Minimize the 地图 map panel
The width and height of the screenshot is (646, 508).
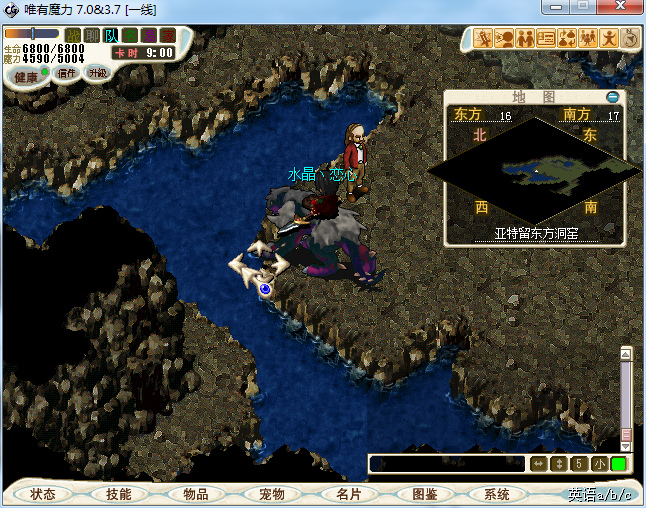(613, 97)
